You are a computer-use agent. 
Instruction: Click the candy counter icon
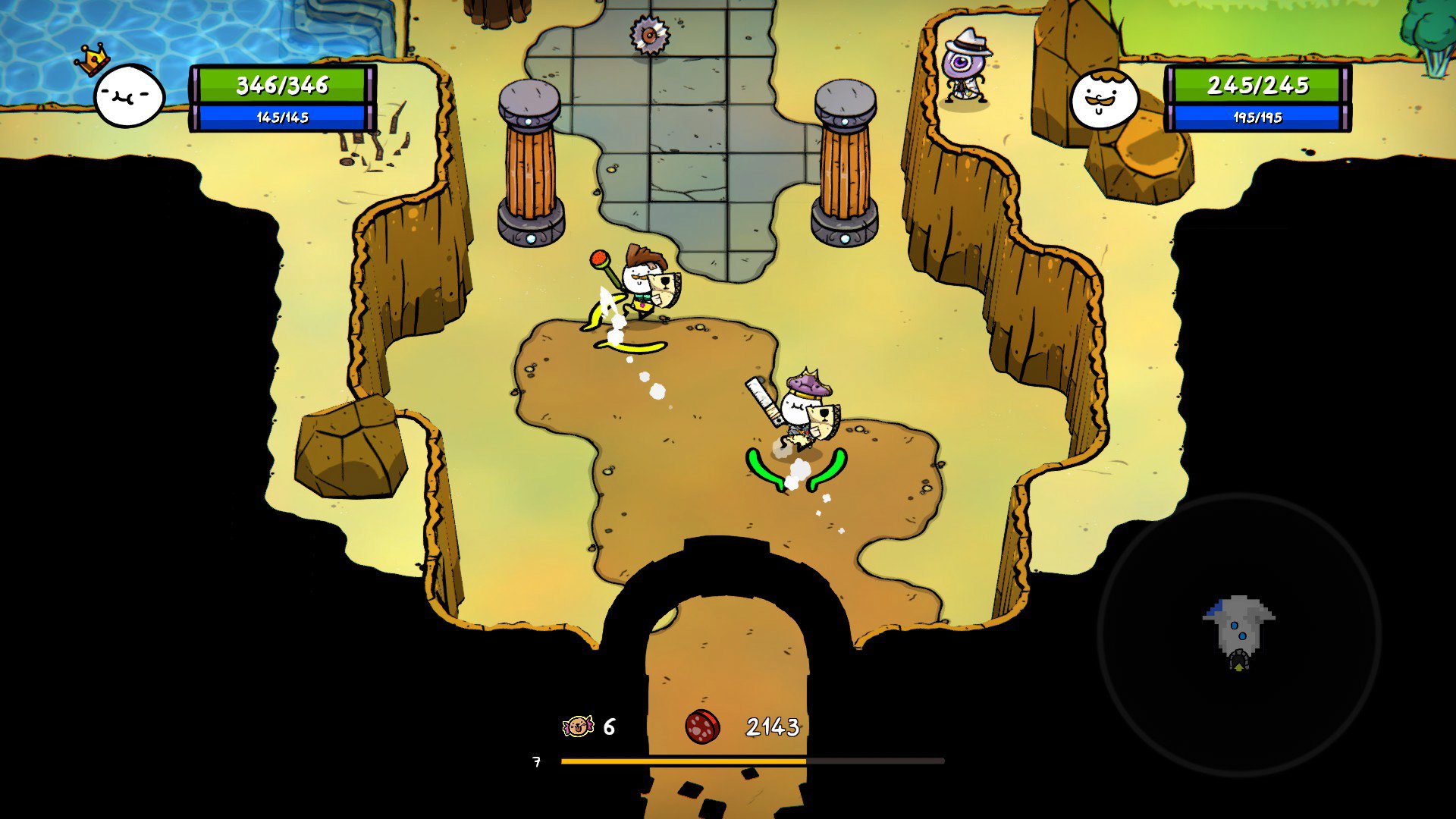pyautogui.click(x=578, y=726)
